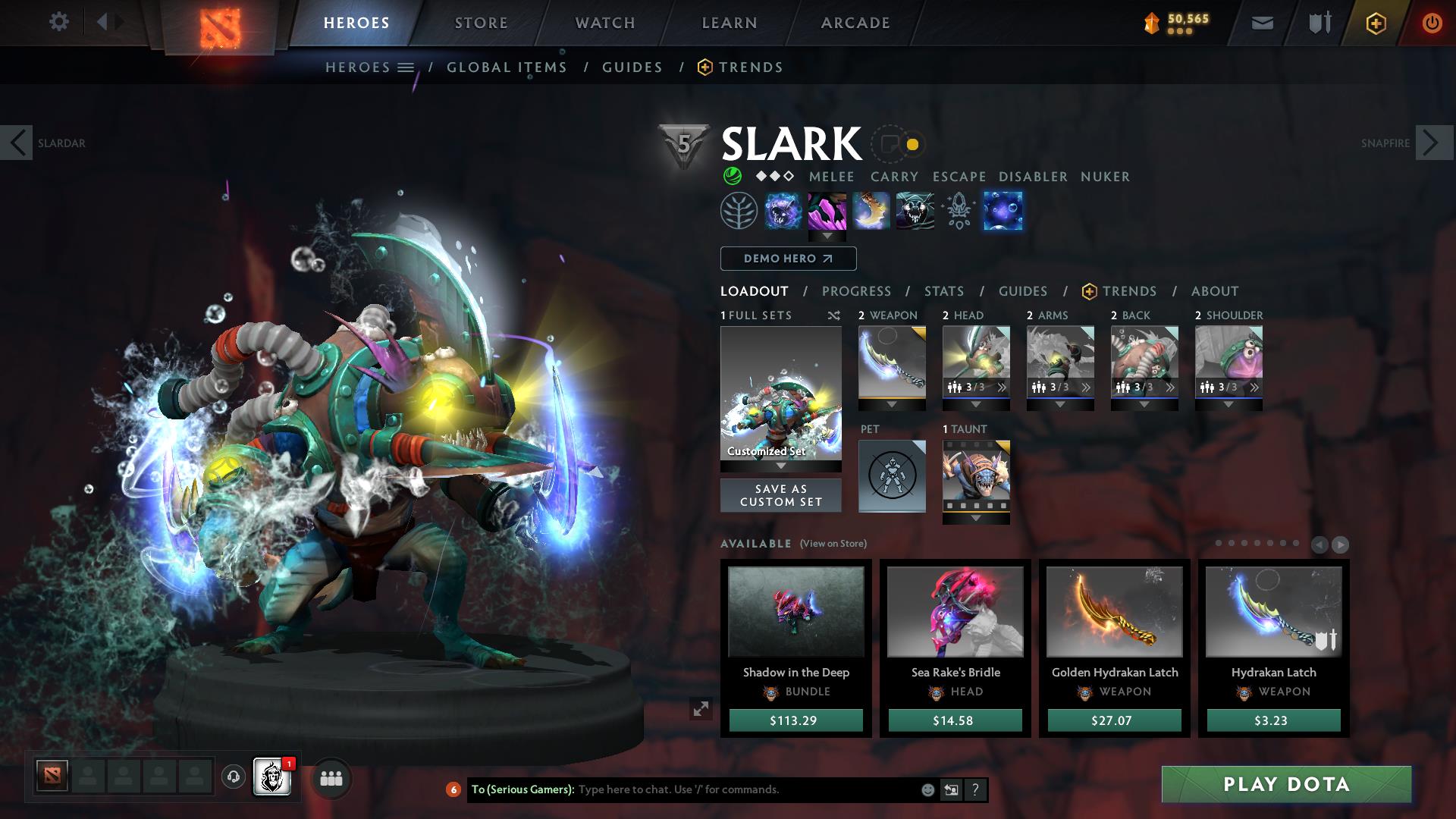The image size is (1456, 819).
Task: Click the chat input field
Action: [720, 789]
